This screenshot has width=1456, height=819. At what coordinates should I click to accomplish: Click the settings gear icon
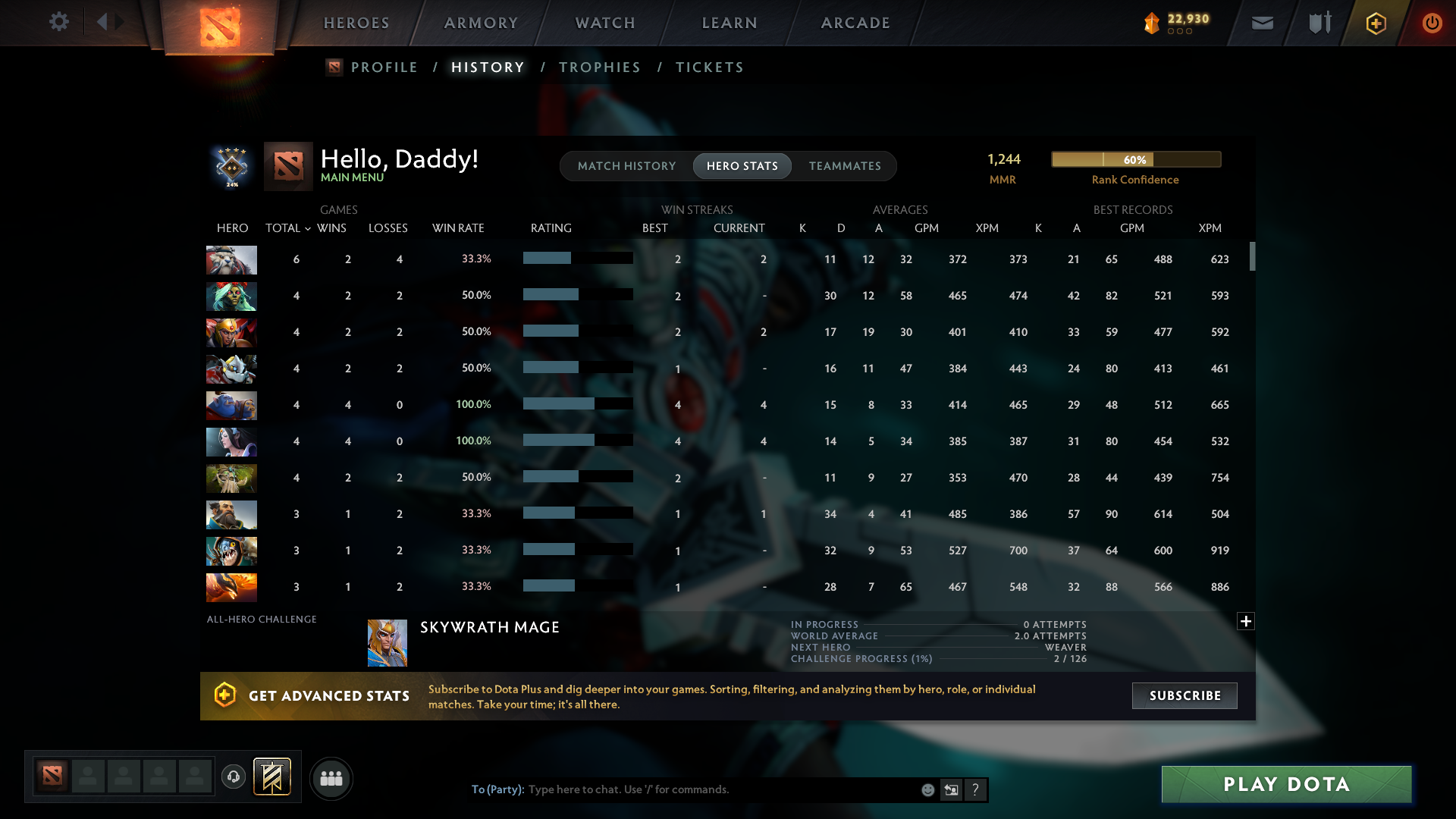point(59,22)
